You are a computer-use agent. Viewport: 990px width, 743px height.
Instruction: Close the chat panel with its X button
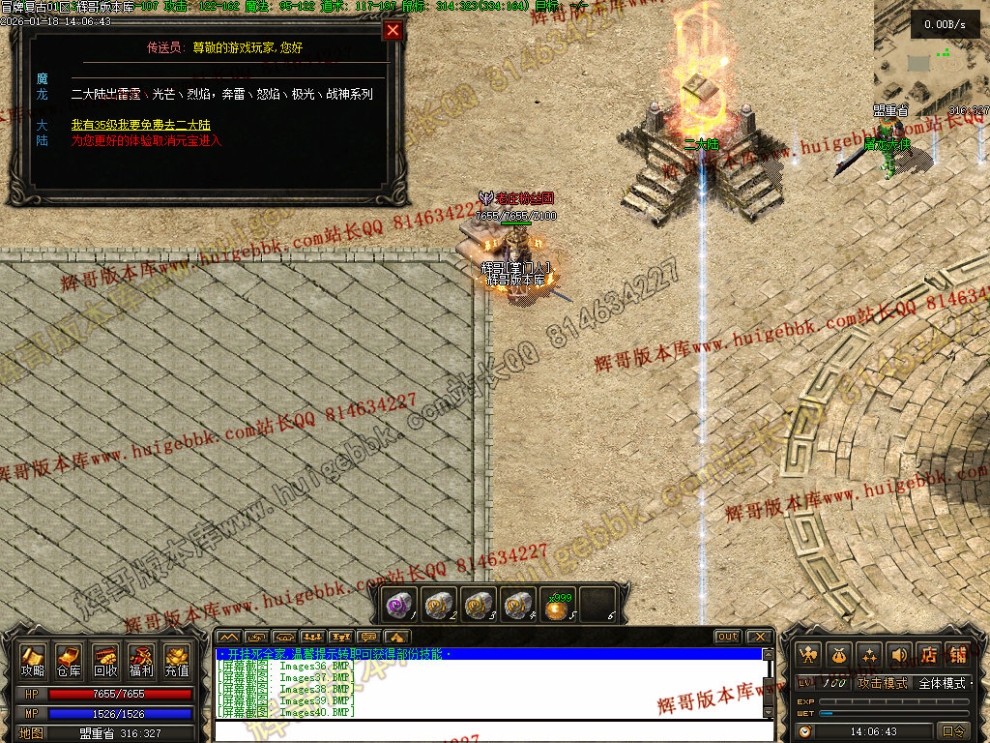(x=759, y=637)
